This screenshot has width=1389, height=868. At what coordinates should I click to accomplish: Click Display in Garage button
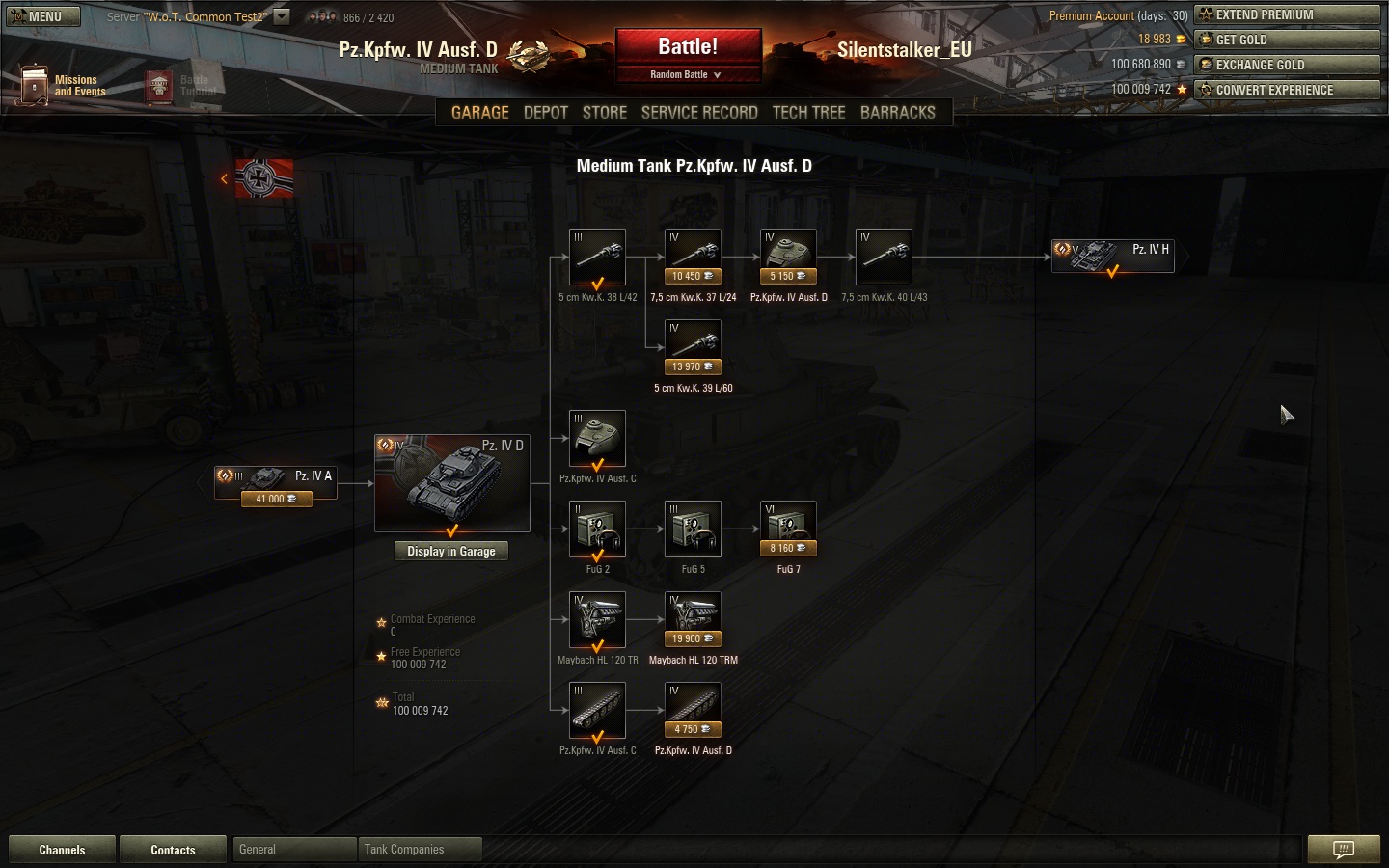coord(450,551)
